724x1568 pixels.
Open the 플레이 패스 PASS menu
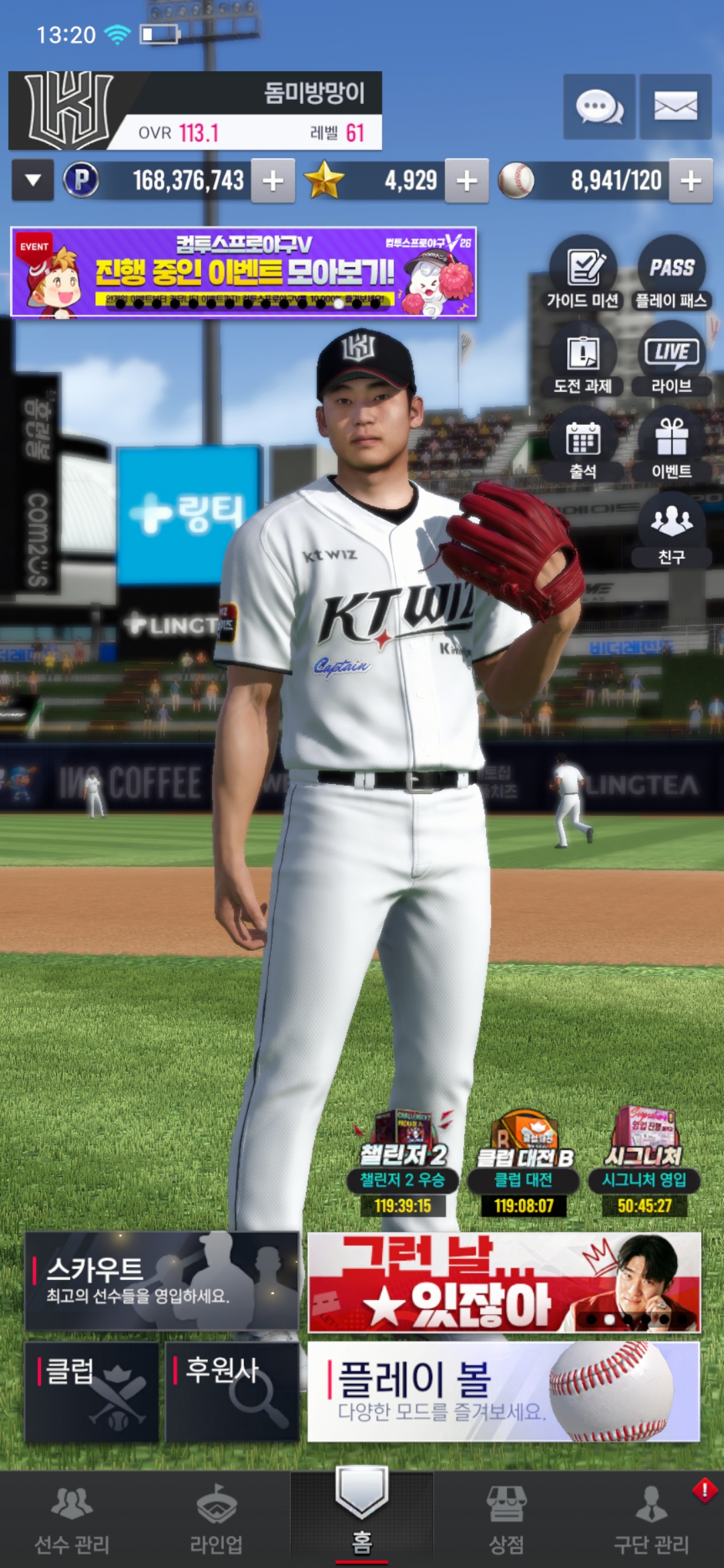pos(671,273)
